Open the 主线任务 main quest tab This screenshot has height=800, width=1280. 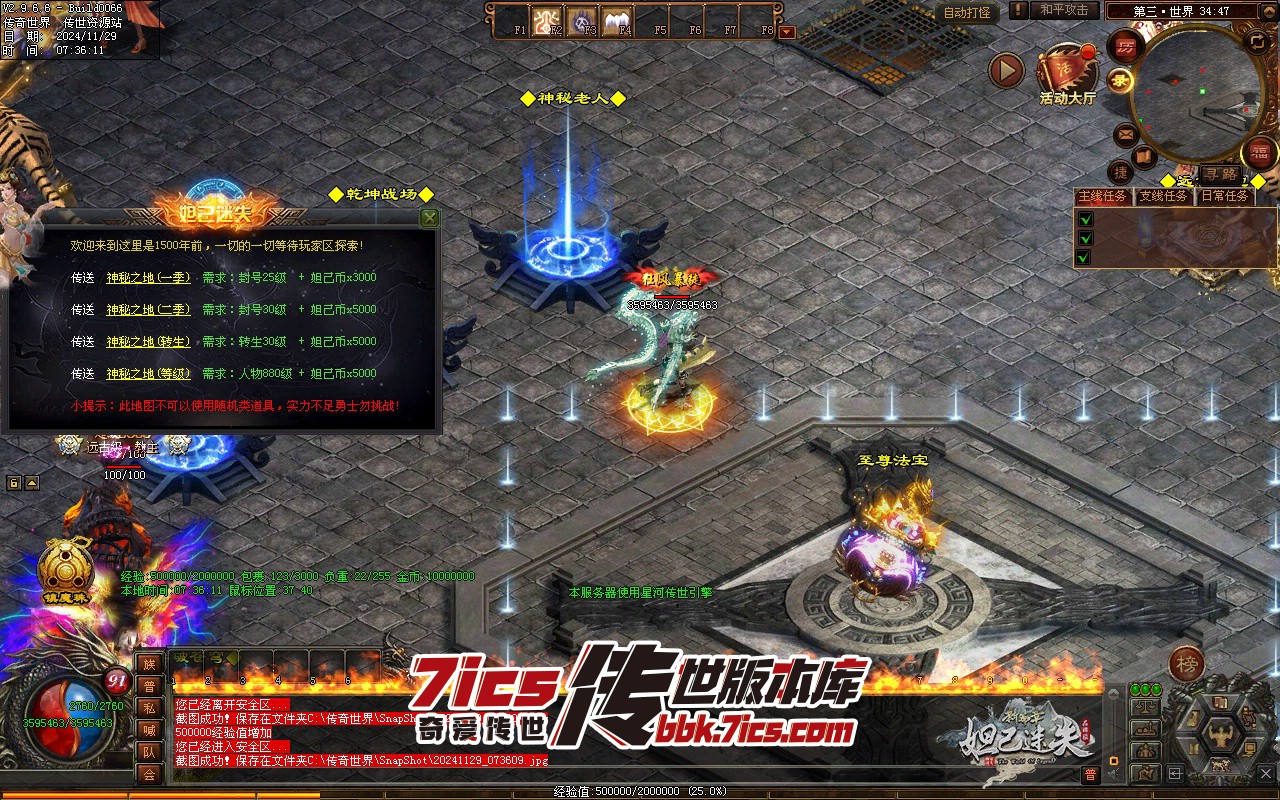(1104, 196)
